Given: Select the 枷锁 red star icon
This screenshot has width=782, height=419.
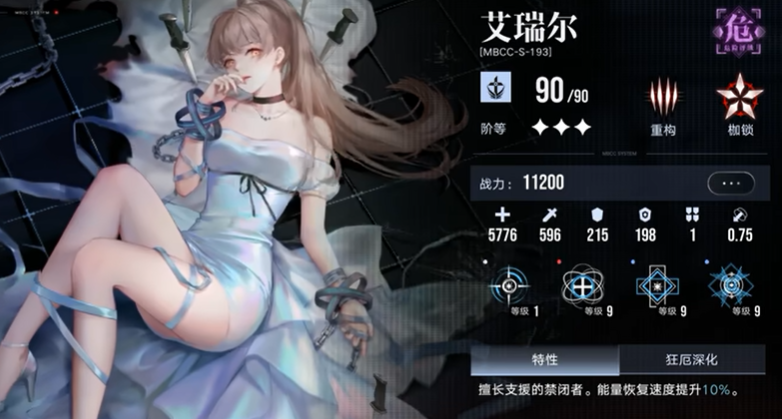Looking at the screenshot, I should 738,98.
